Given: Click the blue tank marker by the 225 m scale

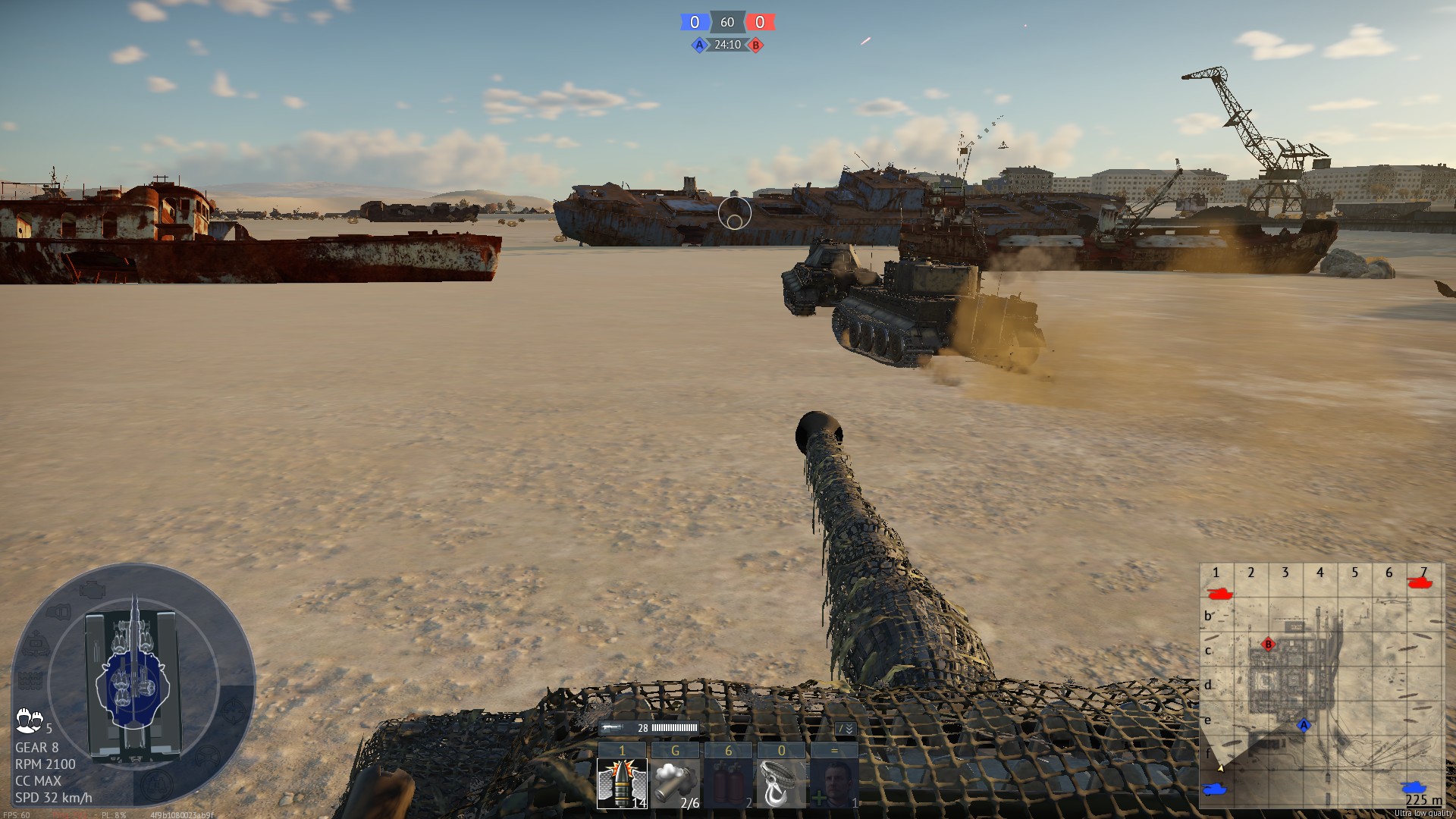Looking at the screenshot, I should tap(1414, 787).
